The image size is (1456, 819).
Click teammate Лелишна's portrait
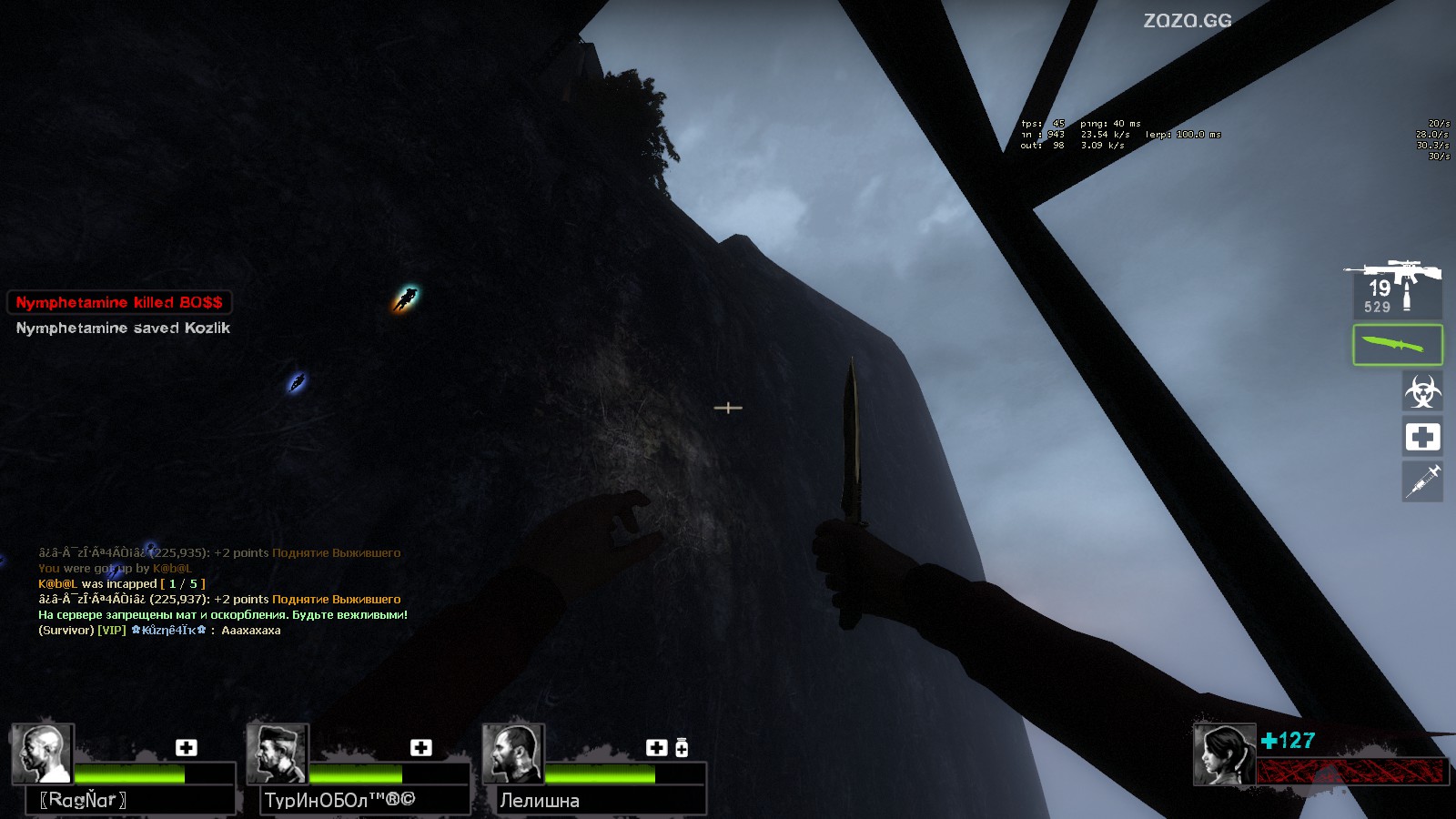[513, 753]
